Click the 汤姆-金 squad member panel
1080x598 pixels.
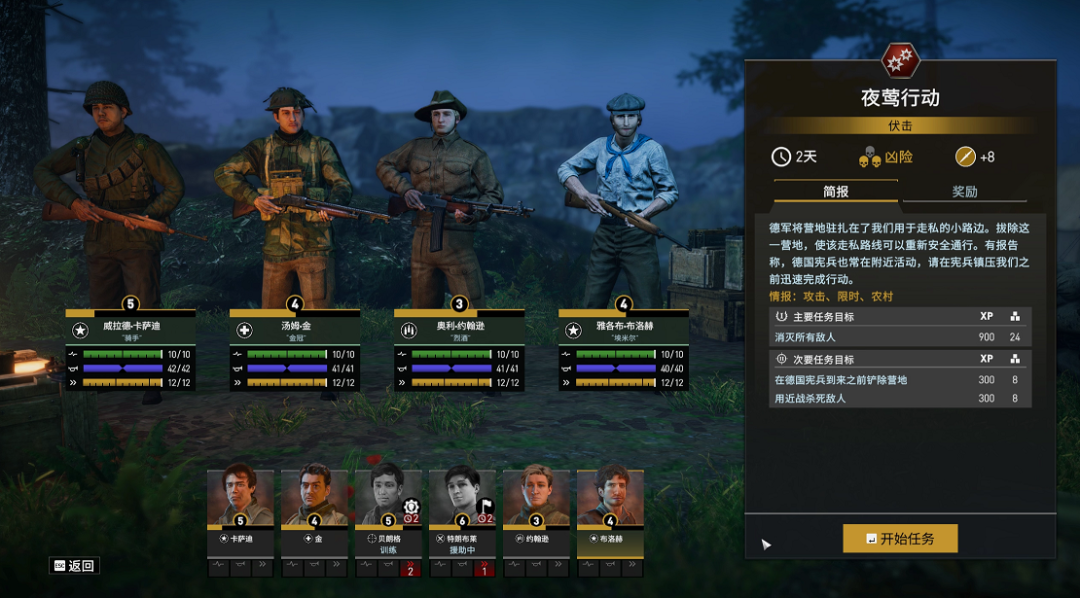pos(295,350)
